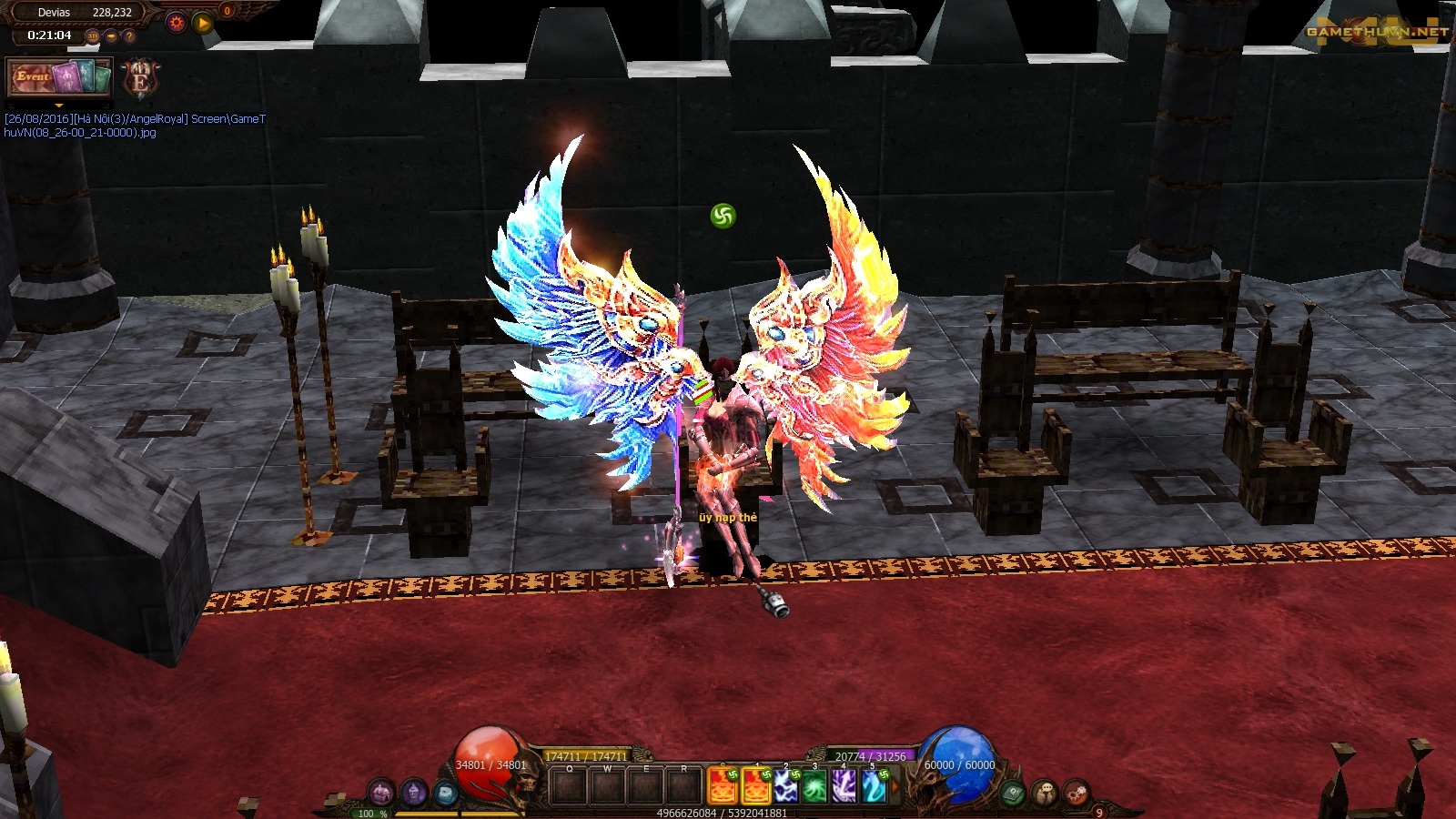Expand the yellow arrow below the Event banner
Image resolution: width=1456 pixels, height=819 pixels.
59,106
